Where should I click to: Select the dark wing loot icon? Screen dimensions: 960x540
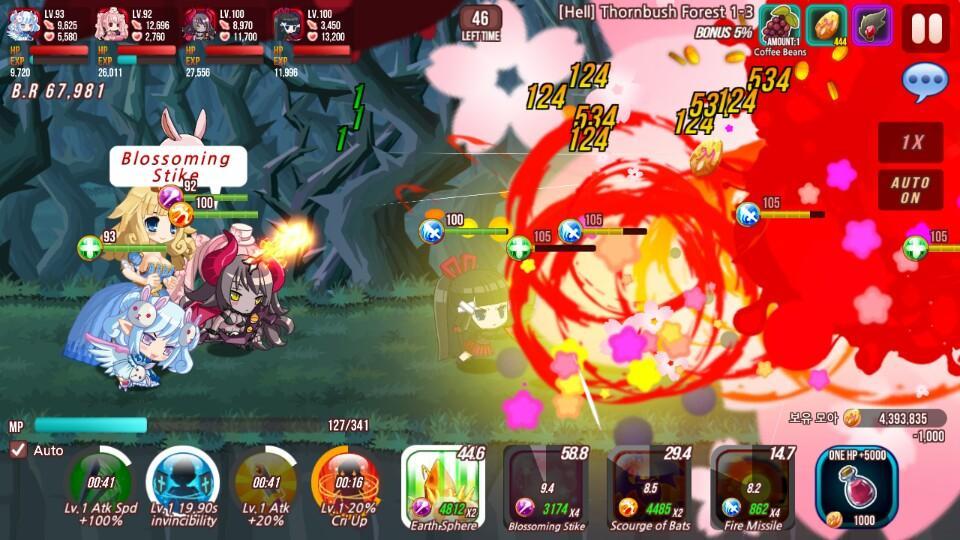click(x=871, y=25)
